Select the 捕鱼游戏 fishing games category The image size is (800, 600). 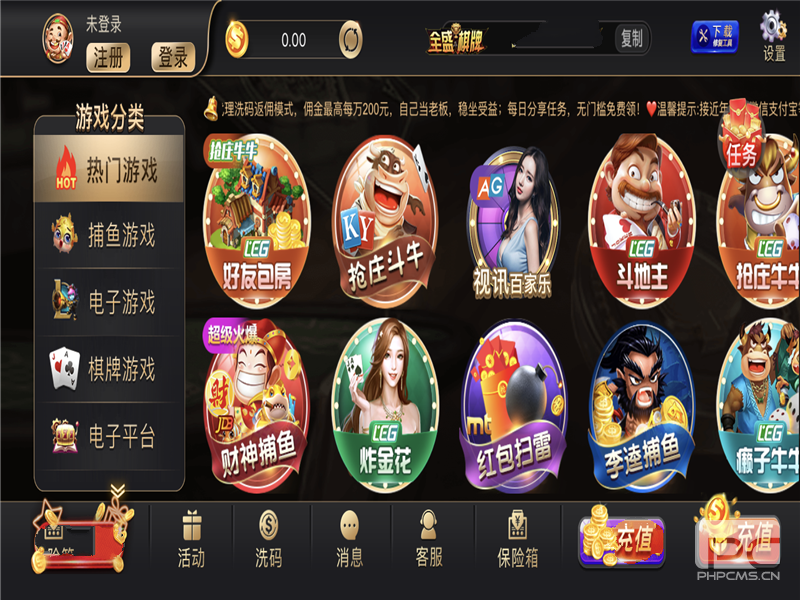(110, 236)
